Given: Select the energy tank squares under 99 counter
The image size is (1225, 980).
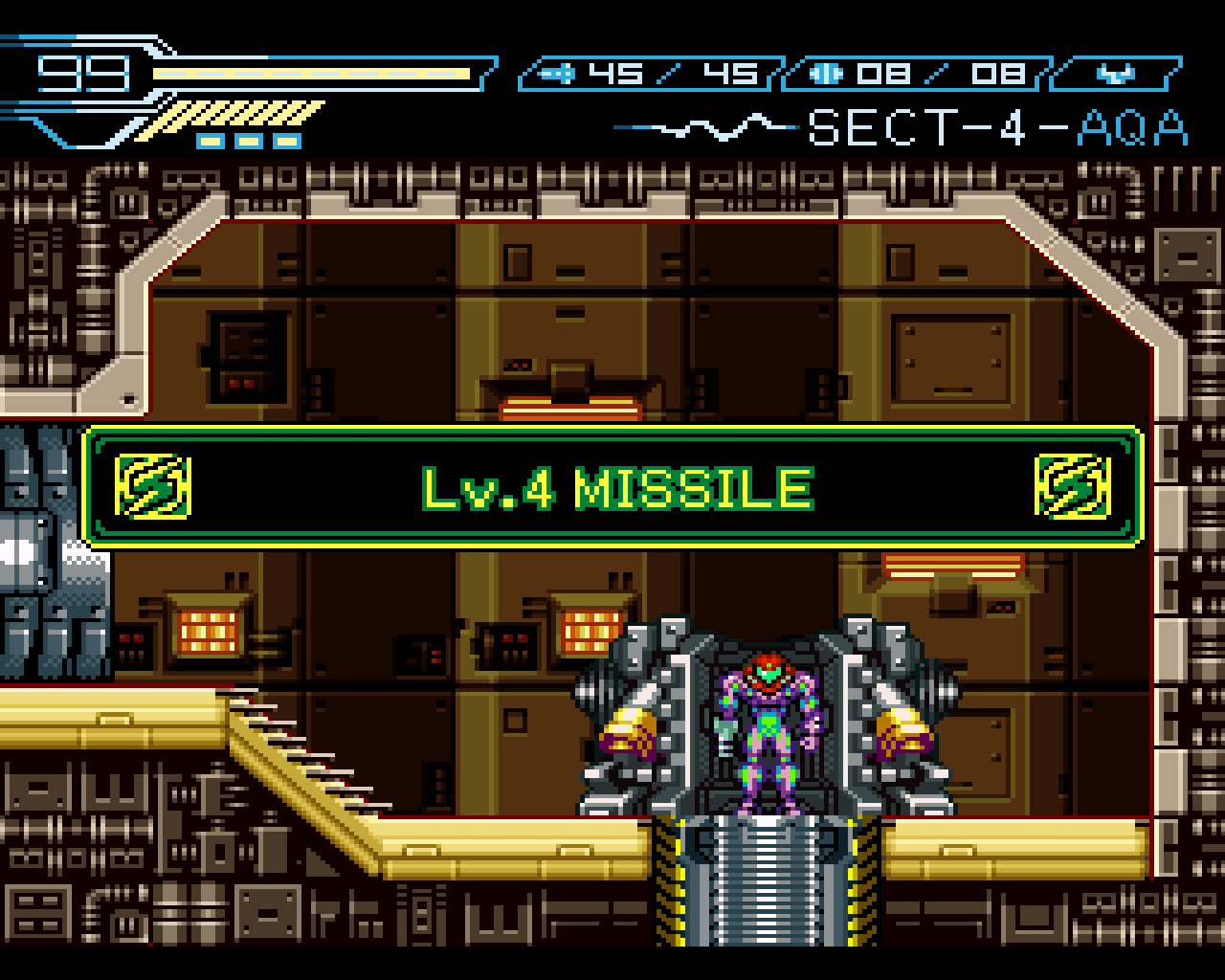Looking at the screenshot, I should pos(247,140).
